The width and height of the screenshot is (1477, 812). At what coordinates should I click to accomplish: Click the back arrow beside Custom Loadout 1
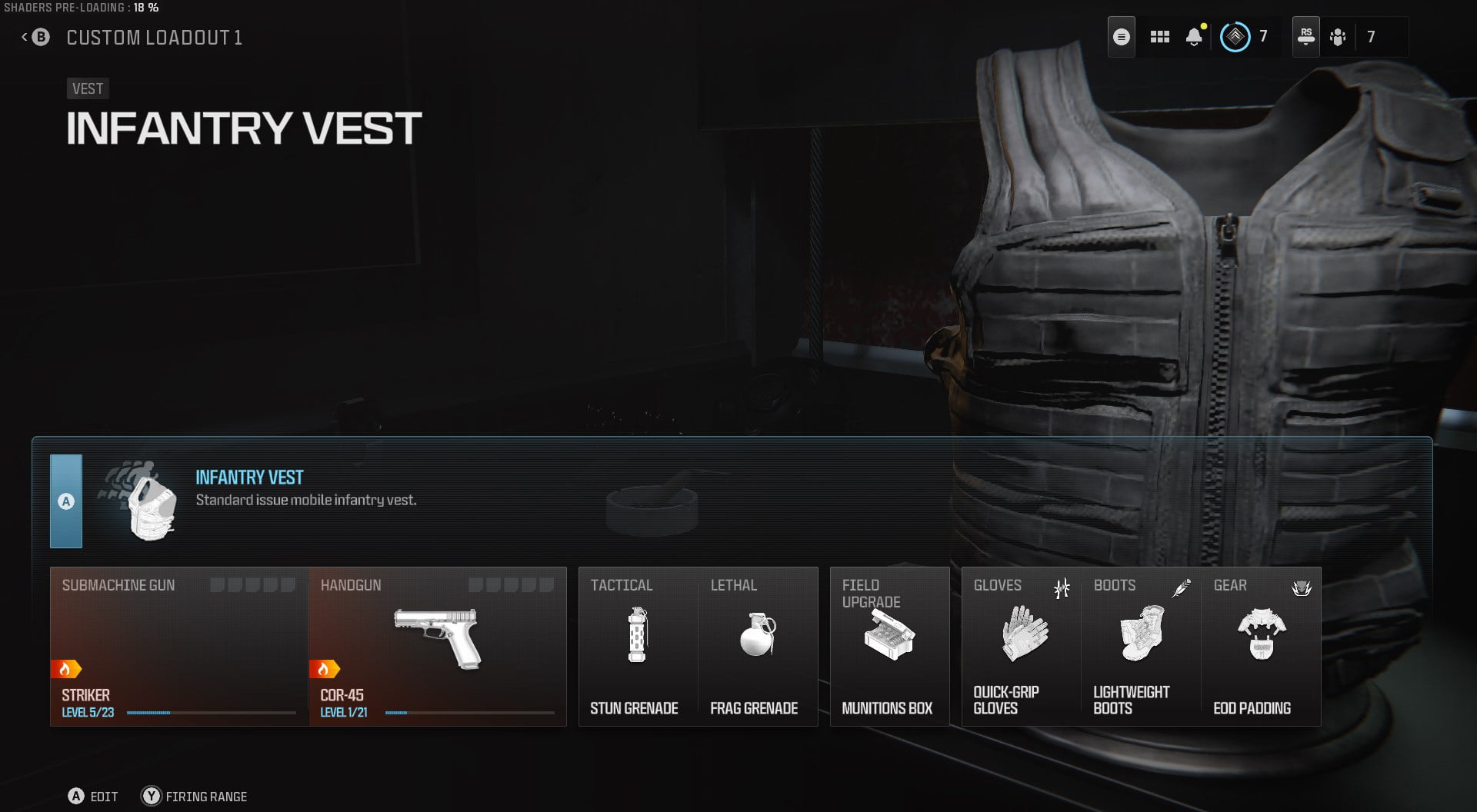(23, 35)
